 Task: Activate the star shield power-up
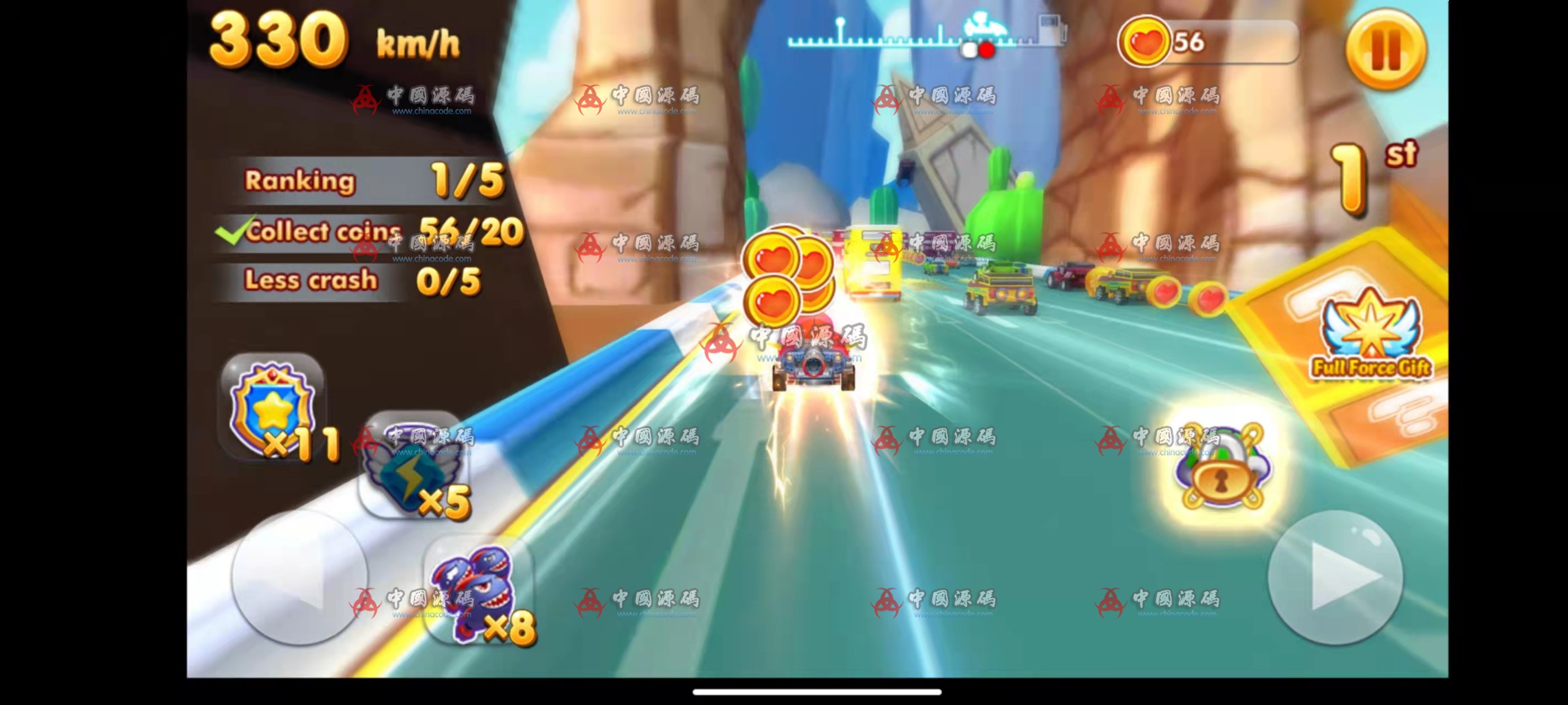click(x=273, y=407)
